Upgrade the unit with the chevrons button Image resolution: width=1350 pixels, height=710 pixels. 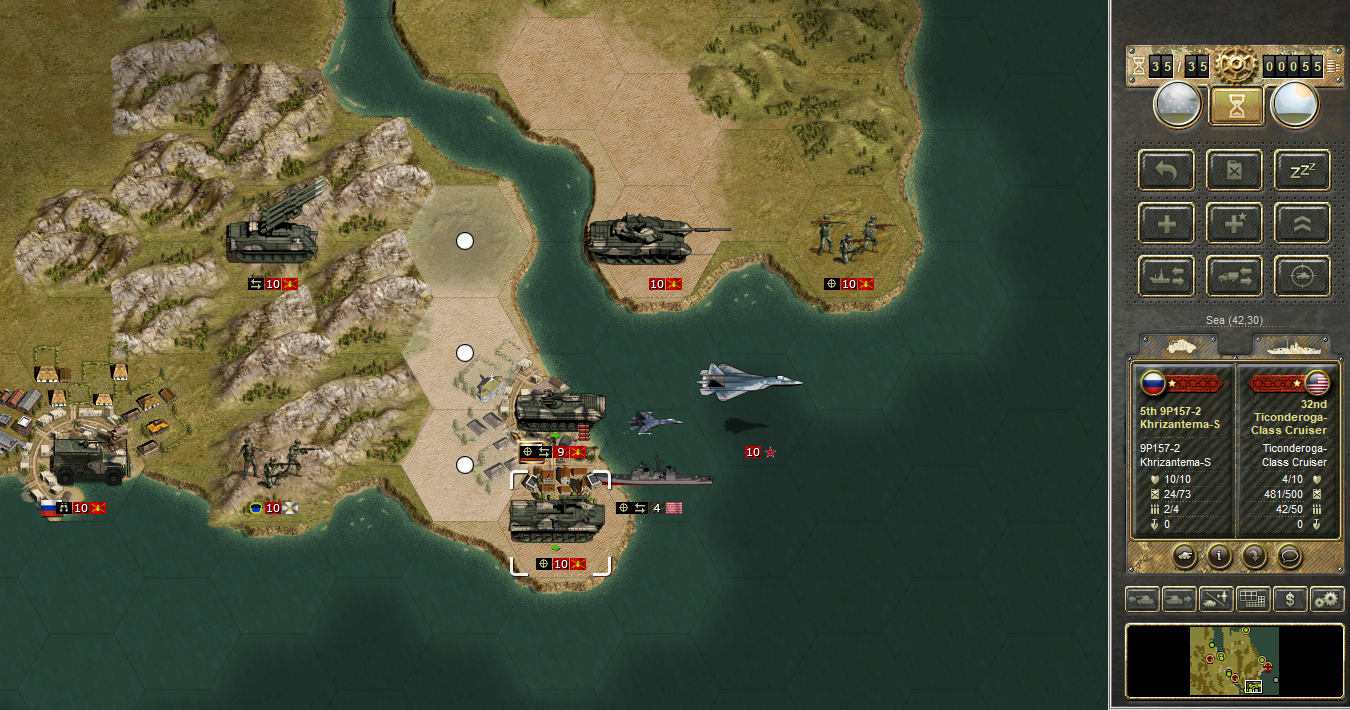(x=1302, y=224)
